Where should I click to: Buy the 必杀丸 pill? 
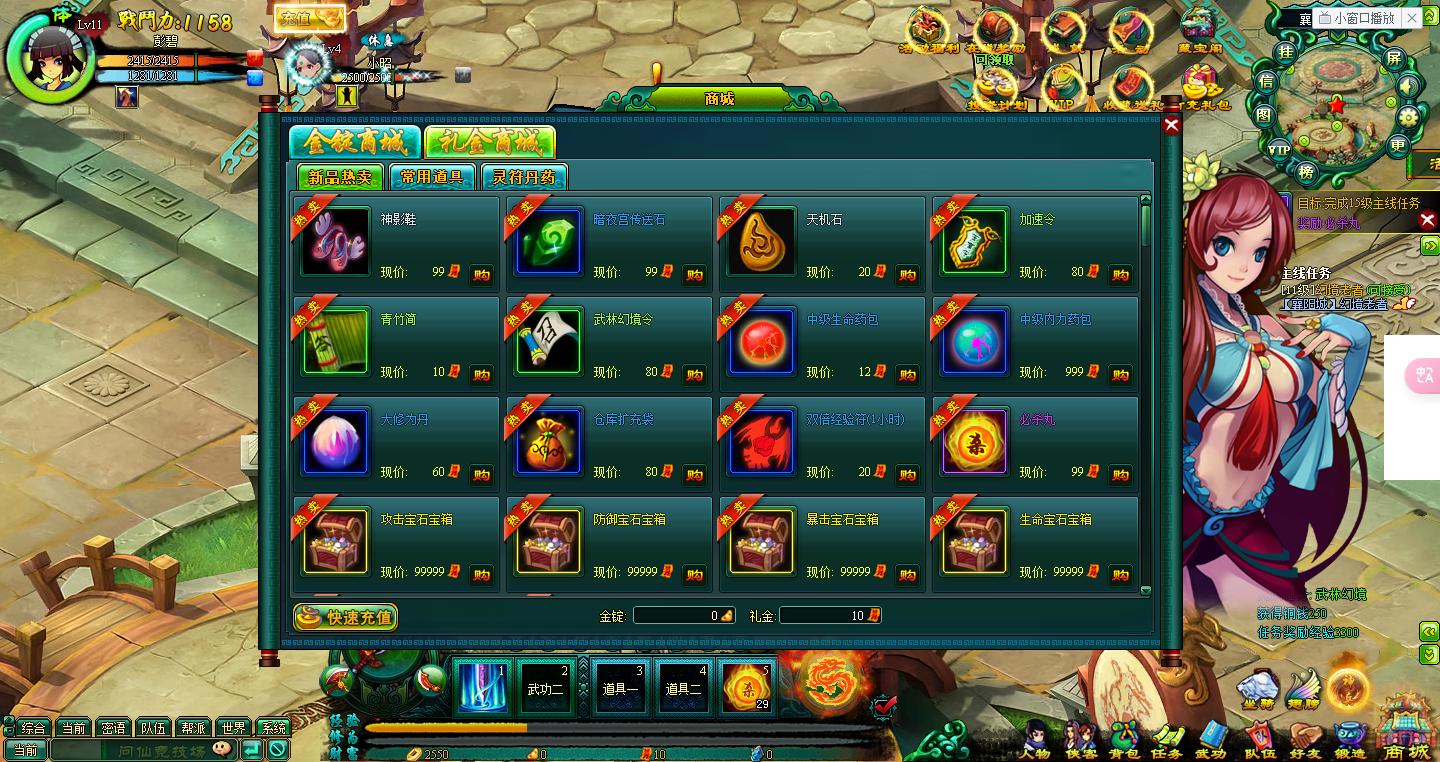click(1120, 475)
